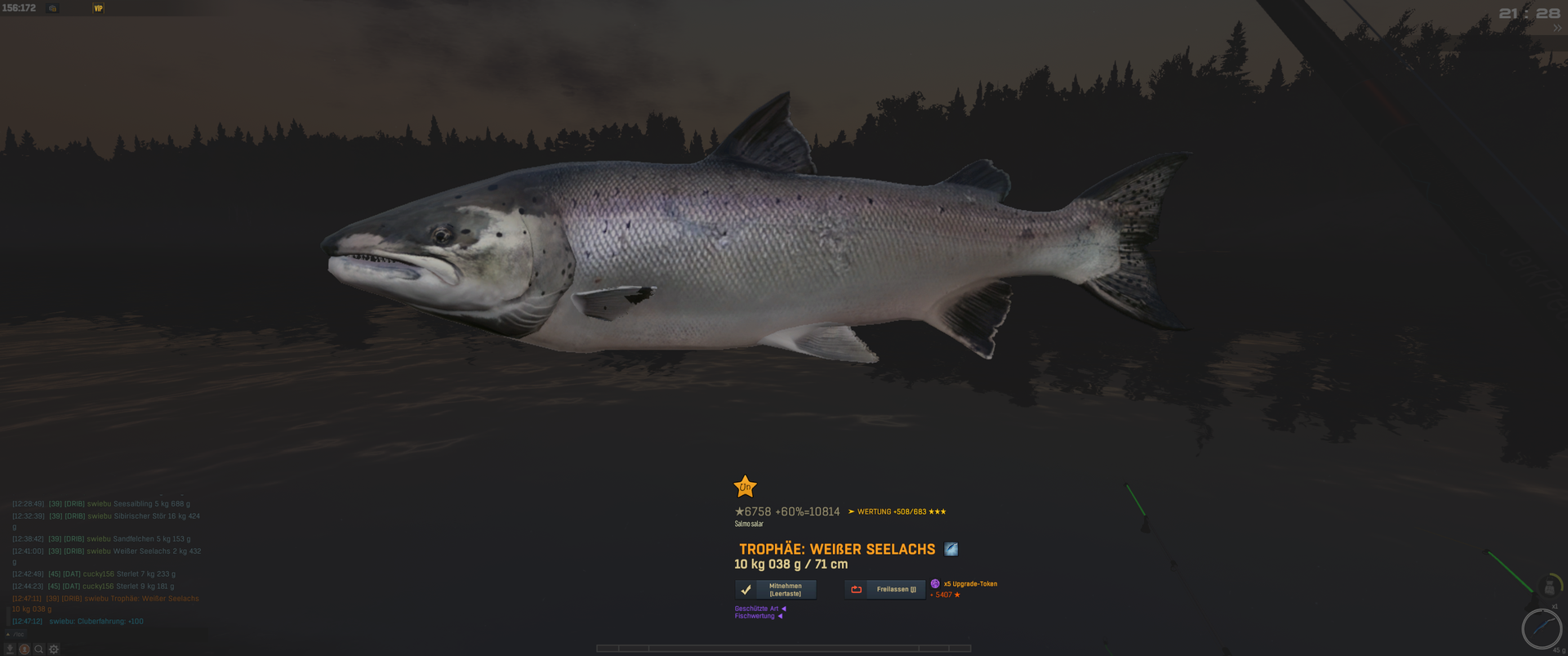Viewport: 1568px width, 656px height.
Task: Open the feather icon beside the fish name
Action: pyautogui.click(x=951, y=549)
